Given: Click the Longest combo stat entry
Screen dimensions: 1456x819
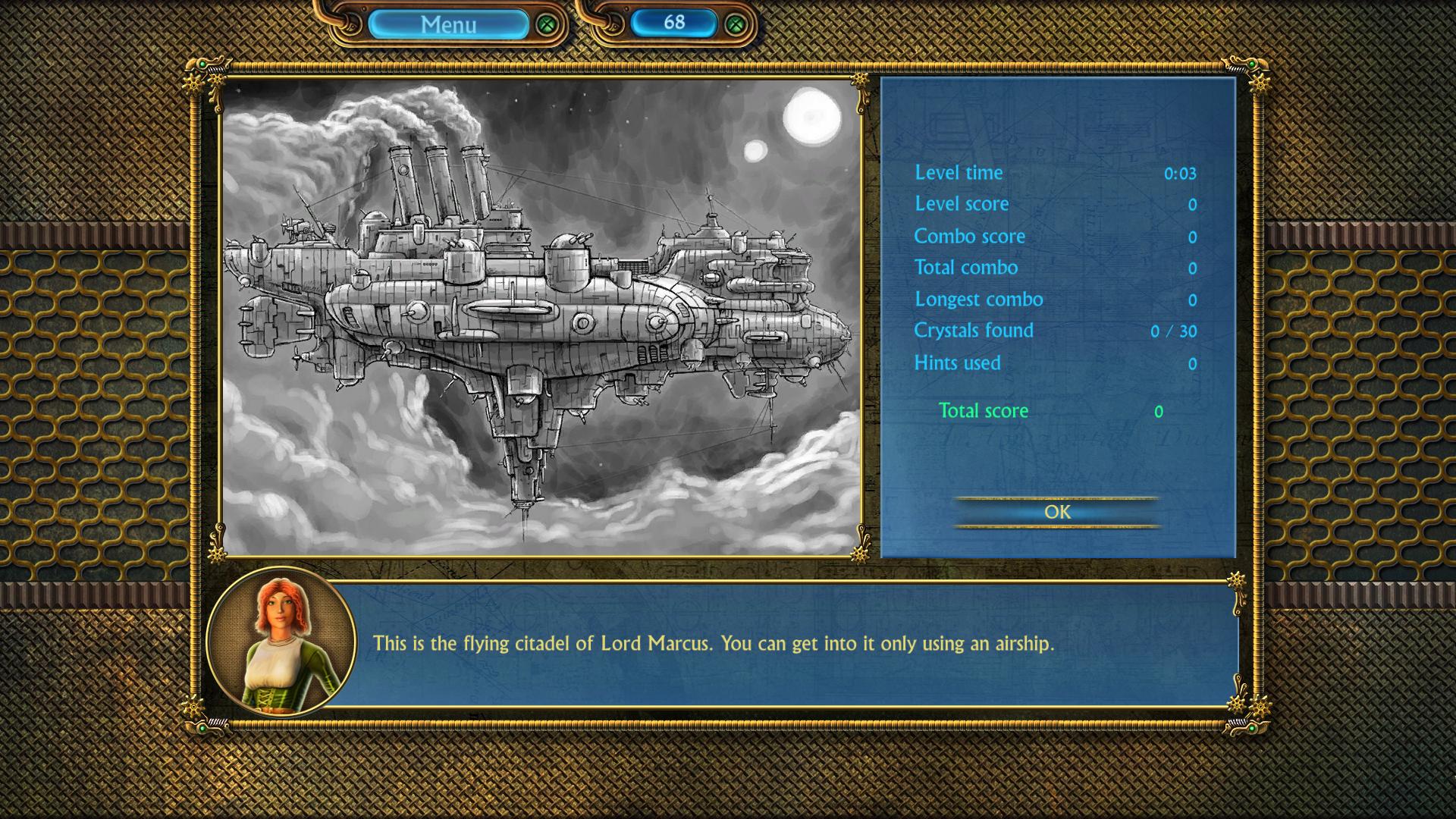Looking at the screenshot, I should click(979, 300).
